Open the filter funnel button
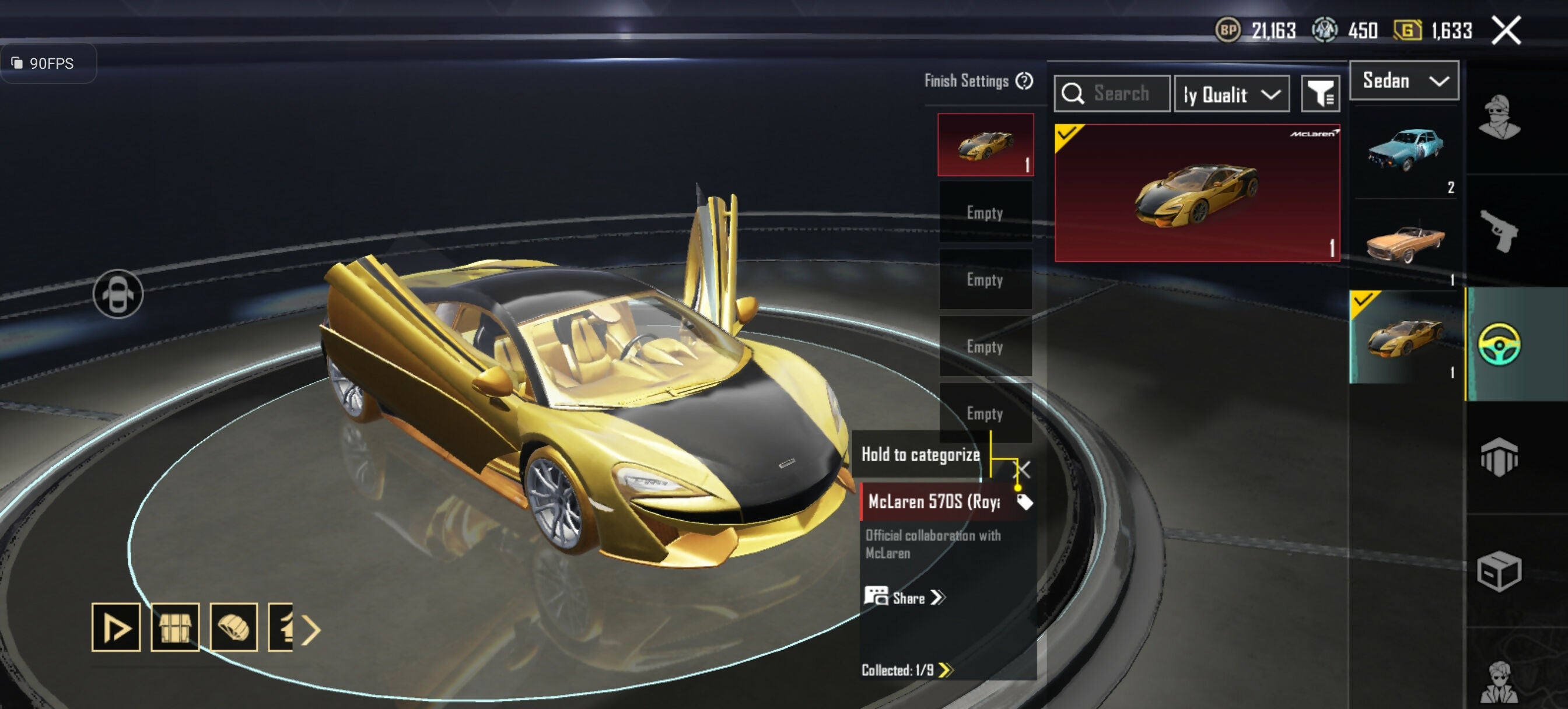 coord(1319,94)
